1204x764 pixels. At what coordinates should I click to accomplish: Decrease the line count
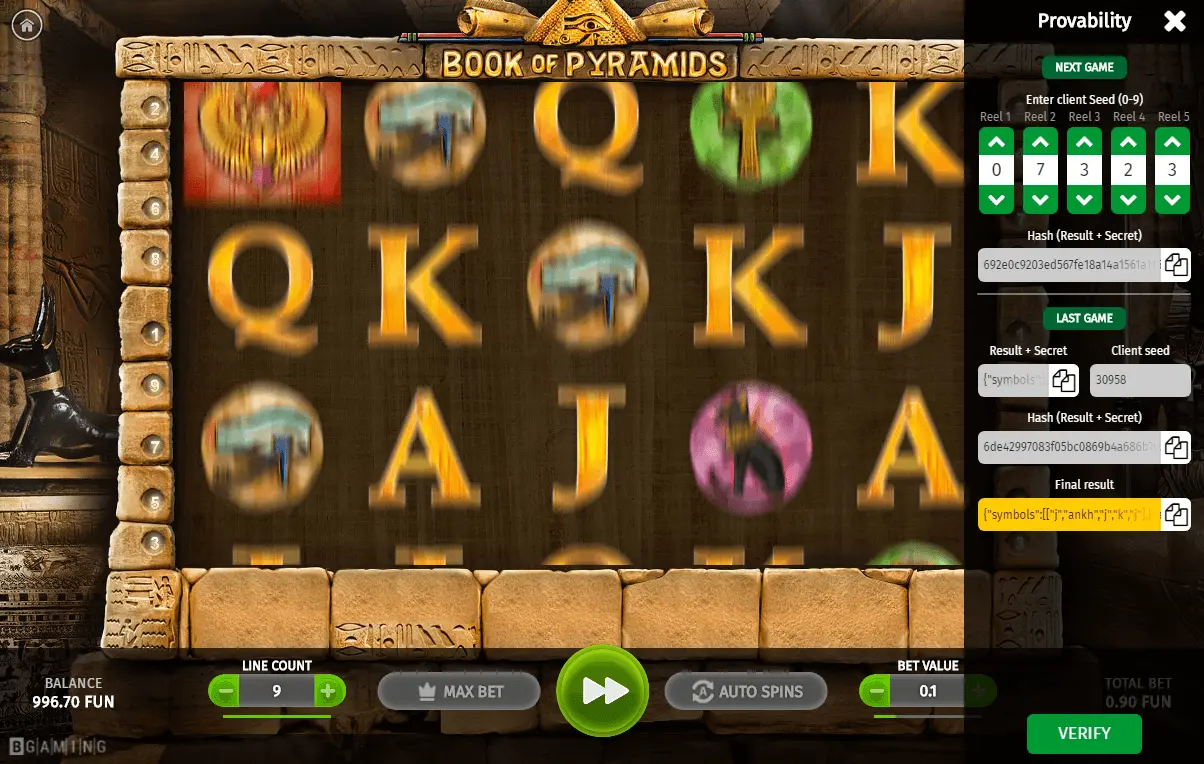227,690
